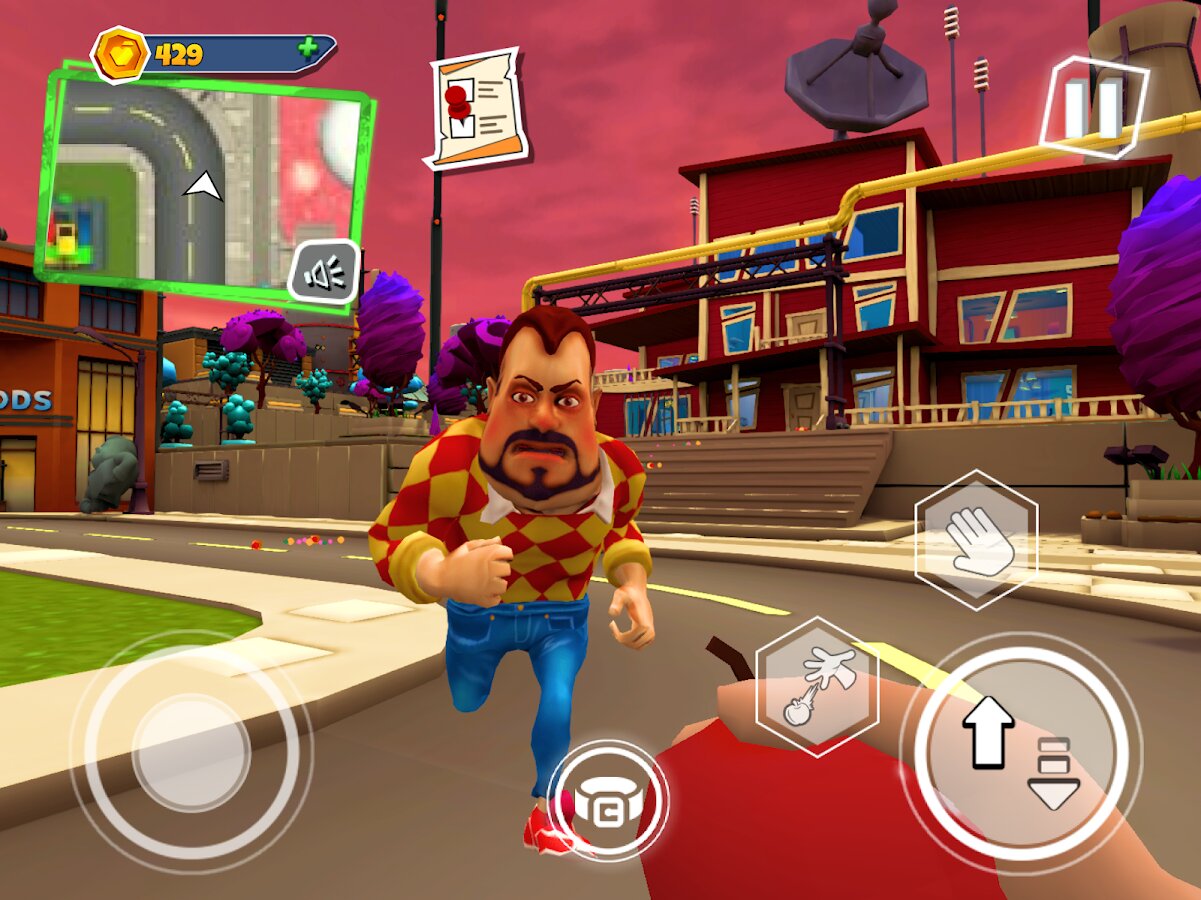
Task: Touch the movement joystick
Action: point(190,752)
